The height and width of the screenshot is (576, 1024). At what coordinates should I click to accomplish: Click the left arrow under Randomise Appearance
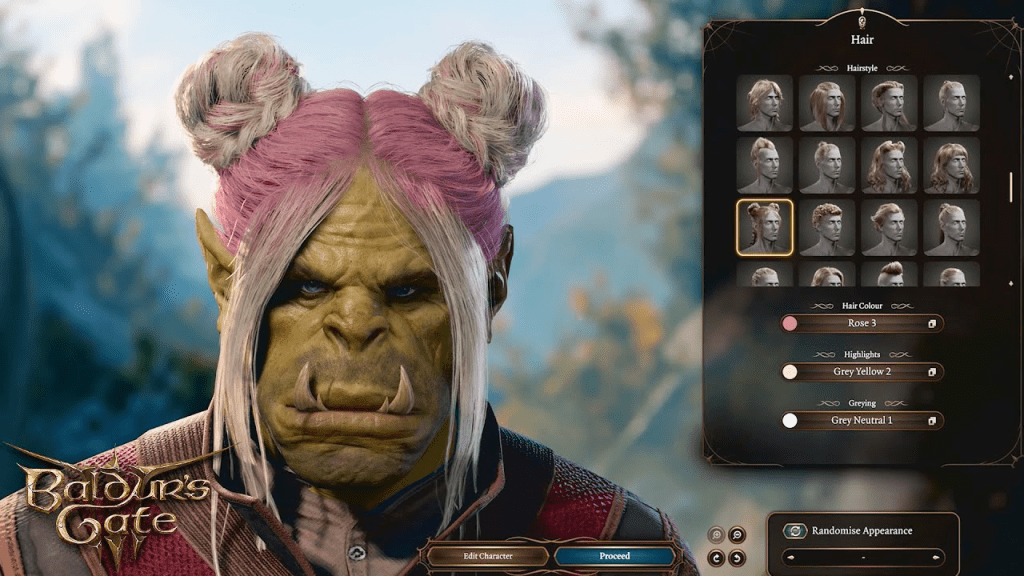click(790, 557)
